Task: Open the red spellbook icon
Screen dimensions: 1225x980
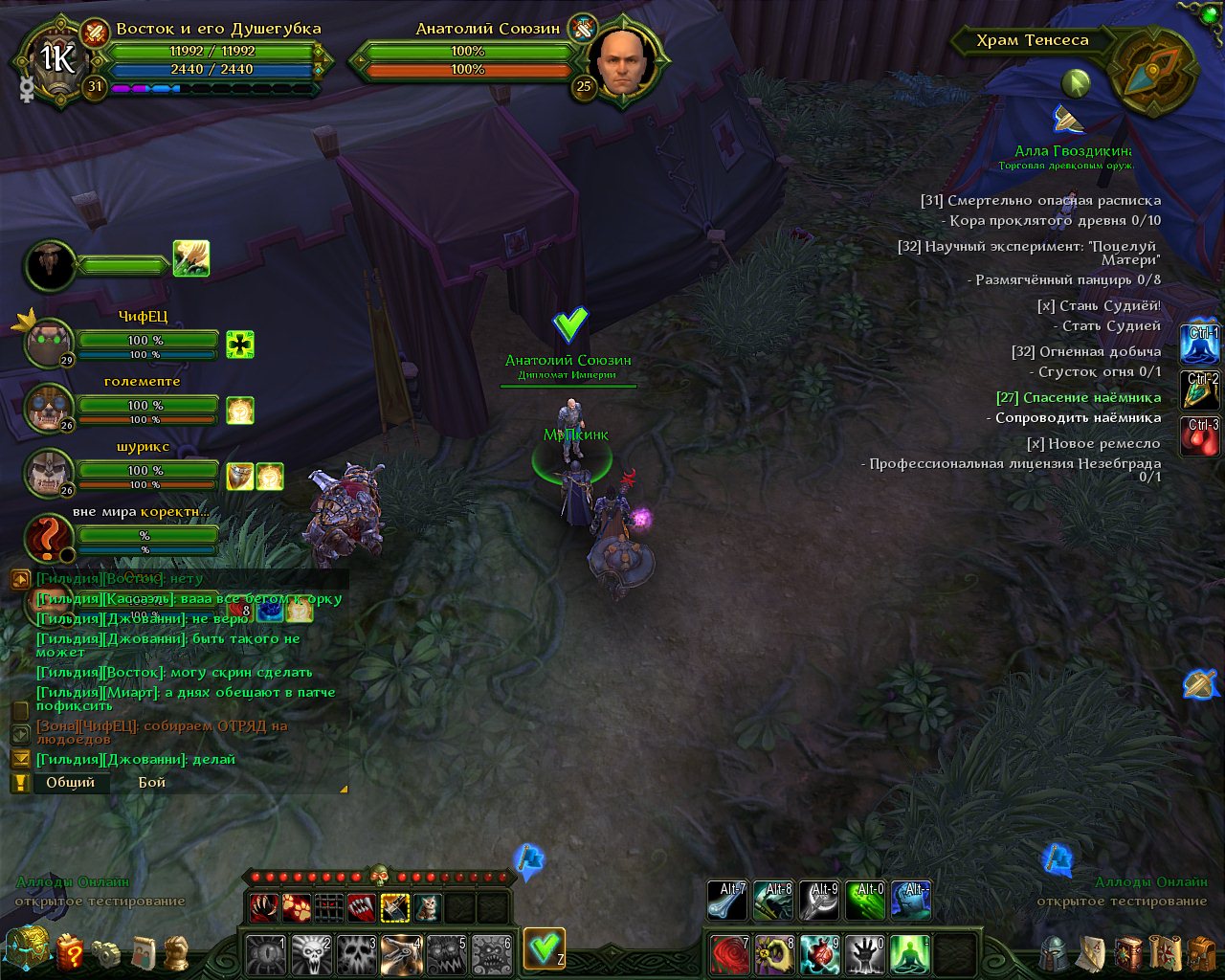Action: pos(1129,953)
